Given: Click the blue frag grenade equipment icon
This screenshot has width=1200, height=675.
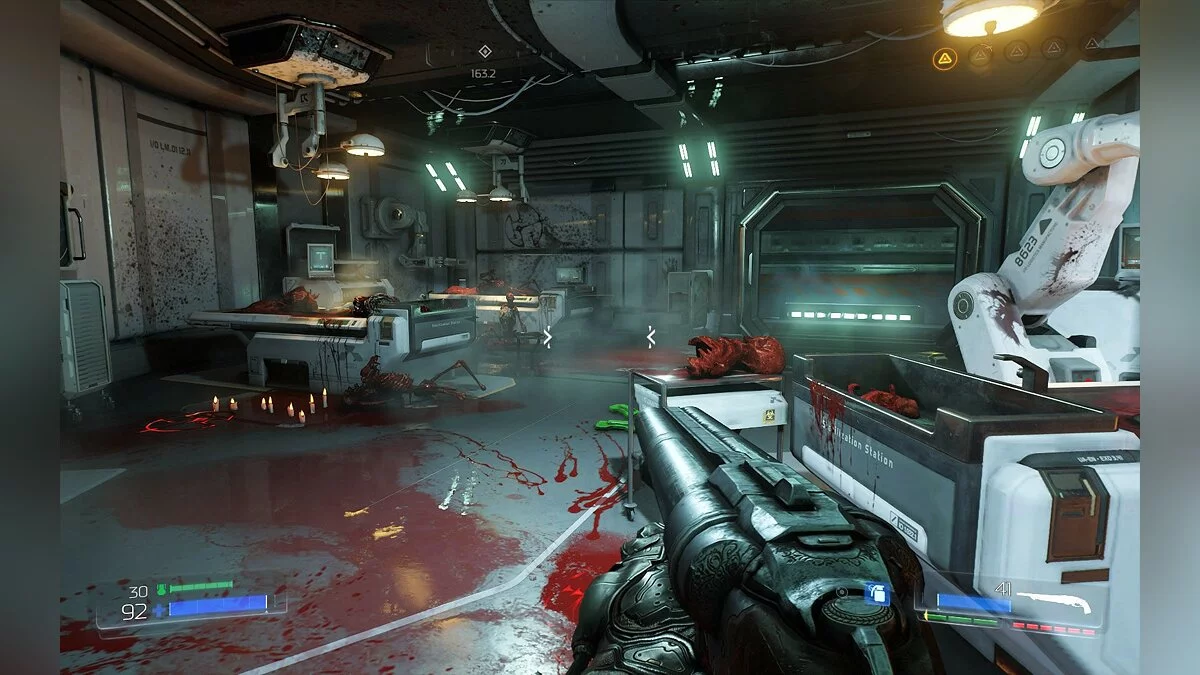Looking at the screenshot, I should 876,593.
